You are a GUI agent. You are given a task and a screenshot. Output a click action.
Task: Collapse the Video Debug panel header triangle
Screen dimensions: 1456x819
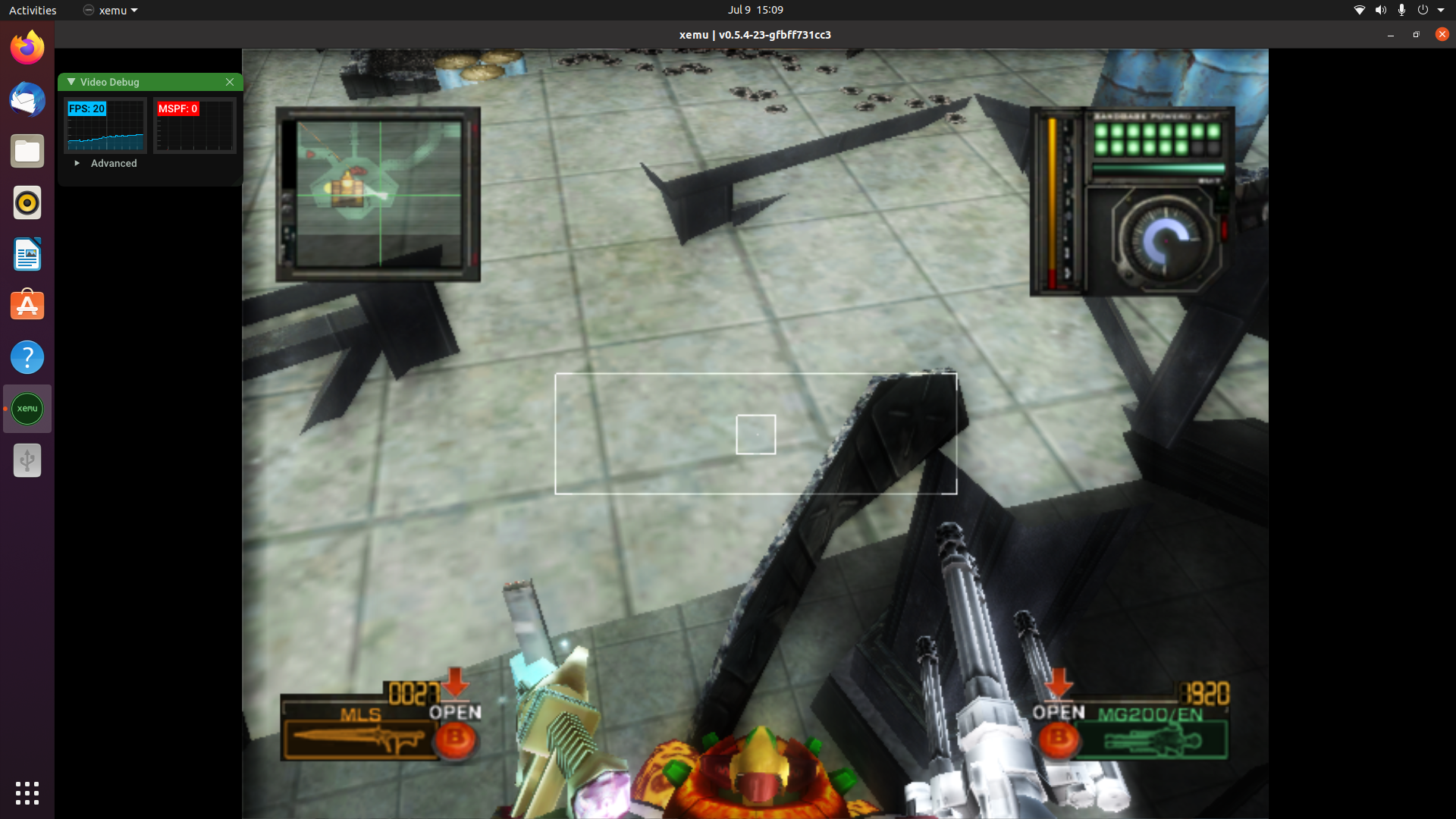tap(71, 82)
